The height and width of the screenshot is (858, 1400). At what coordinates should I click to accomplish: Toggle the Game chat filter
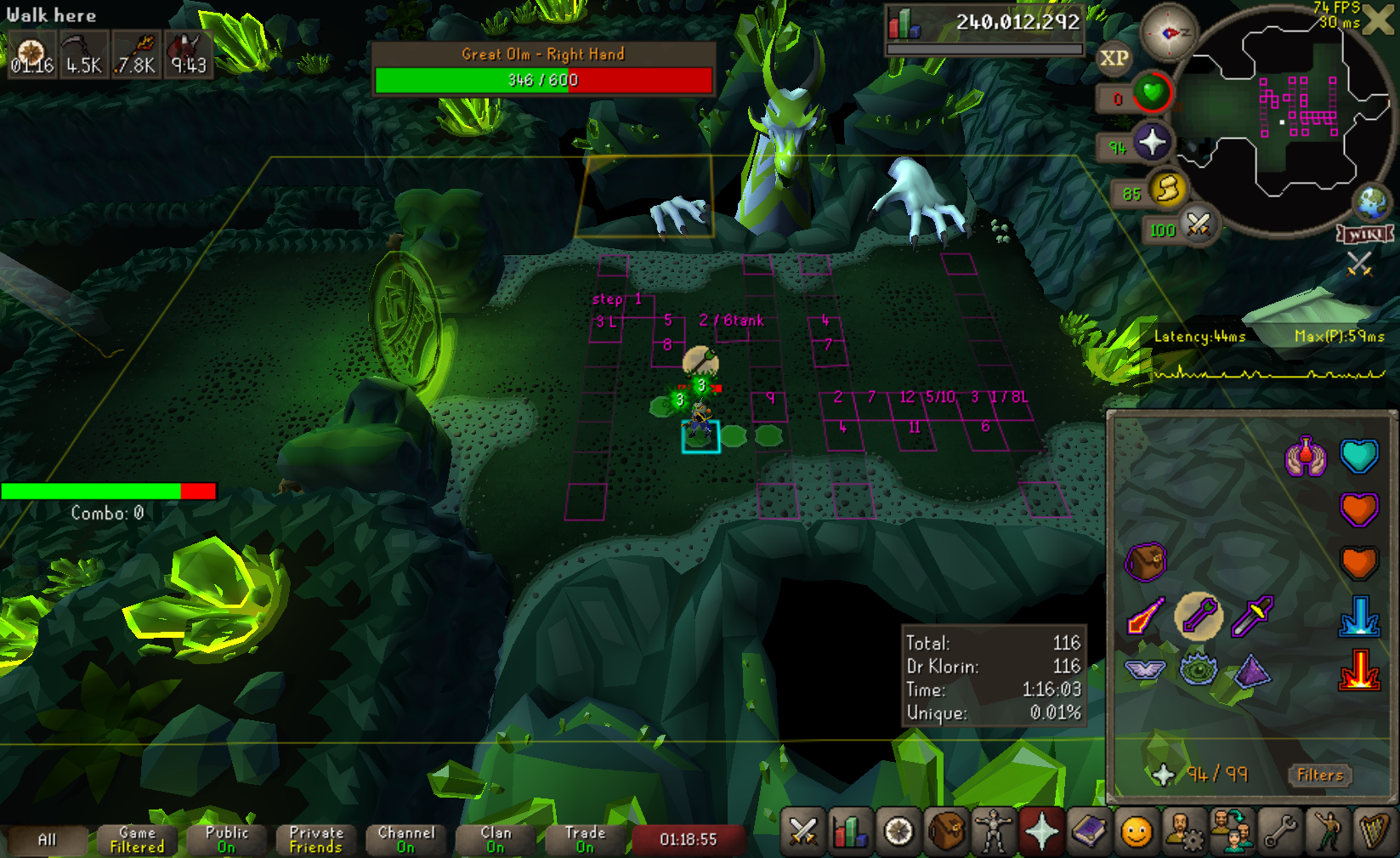pyautogui.click(x=137, y=840)
